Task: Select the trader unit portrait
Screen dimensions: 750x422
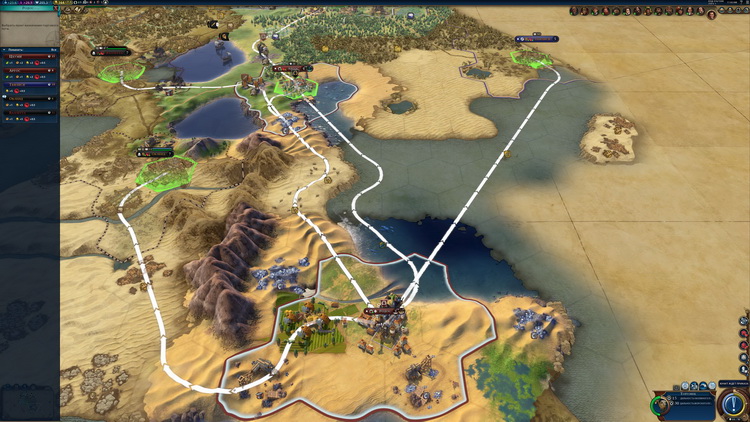Action: [x=660, y=405]
